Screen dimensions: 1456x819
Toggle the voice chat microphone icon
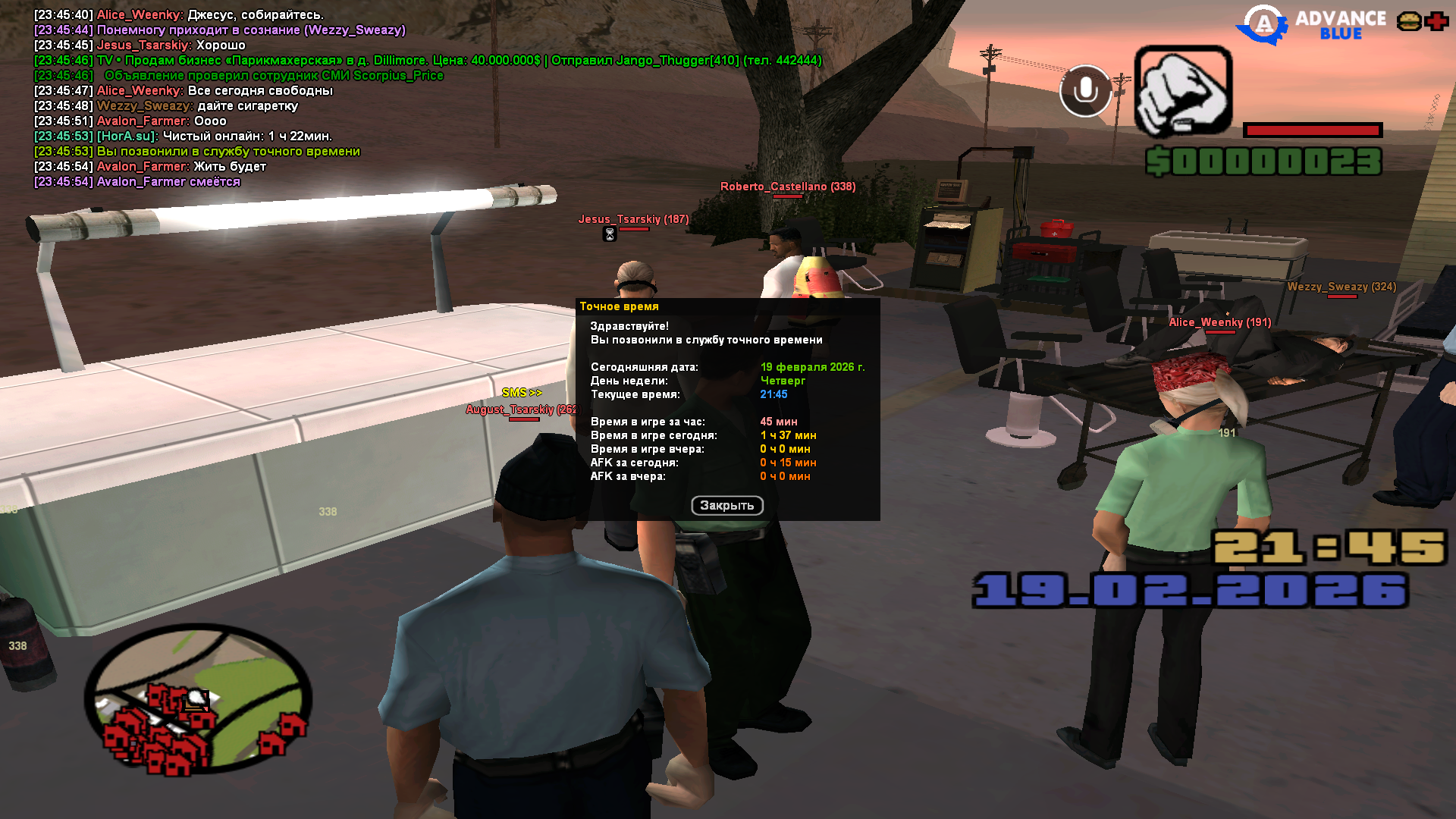pos(1085,91)
